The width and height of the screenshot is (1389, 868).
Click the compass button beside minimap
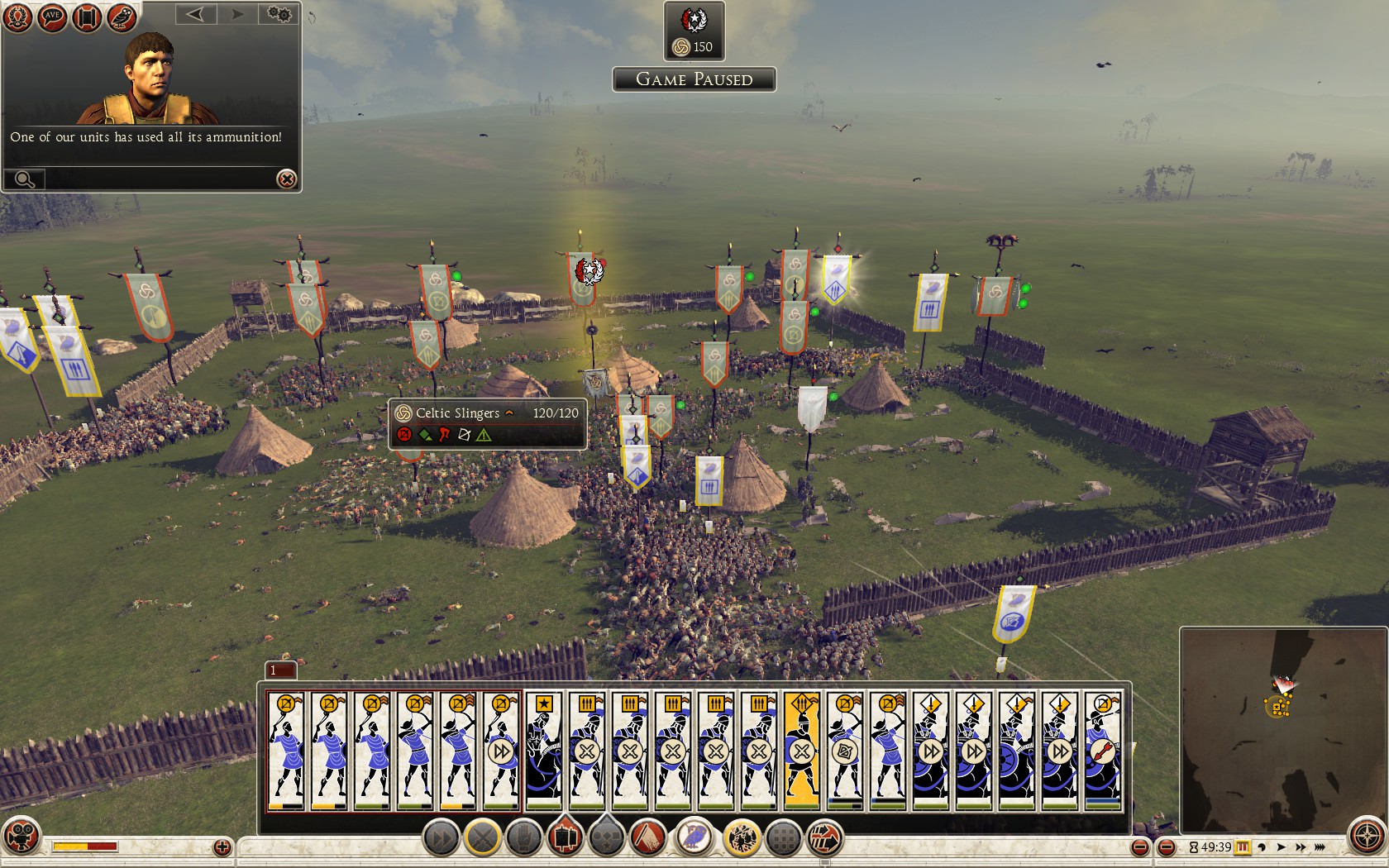pyautogui.click(x=1367, y=836)
